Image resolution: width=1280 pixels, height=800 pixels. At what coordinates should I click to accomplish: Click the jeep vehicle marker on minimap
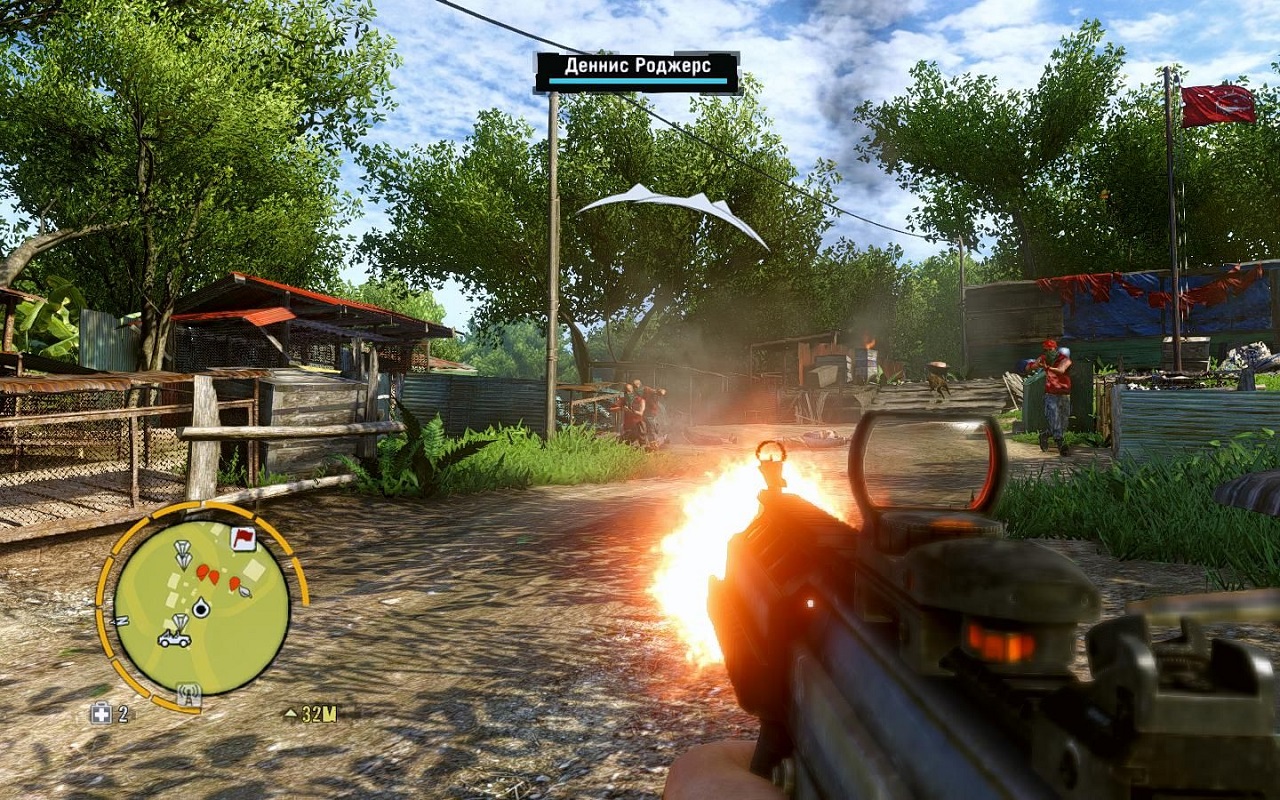point(175,638)
